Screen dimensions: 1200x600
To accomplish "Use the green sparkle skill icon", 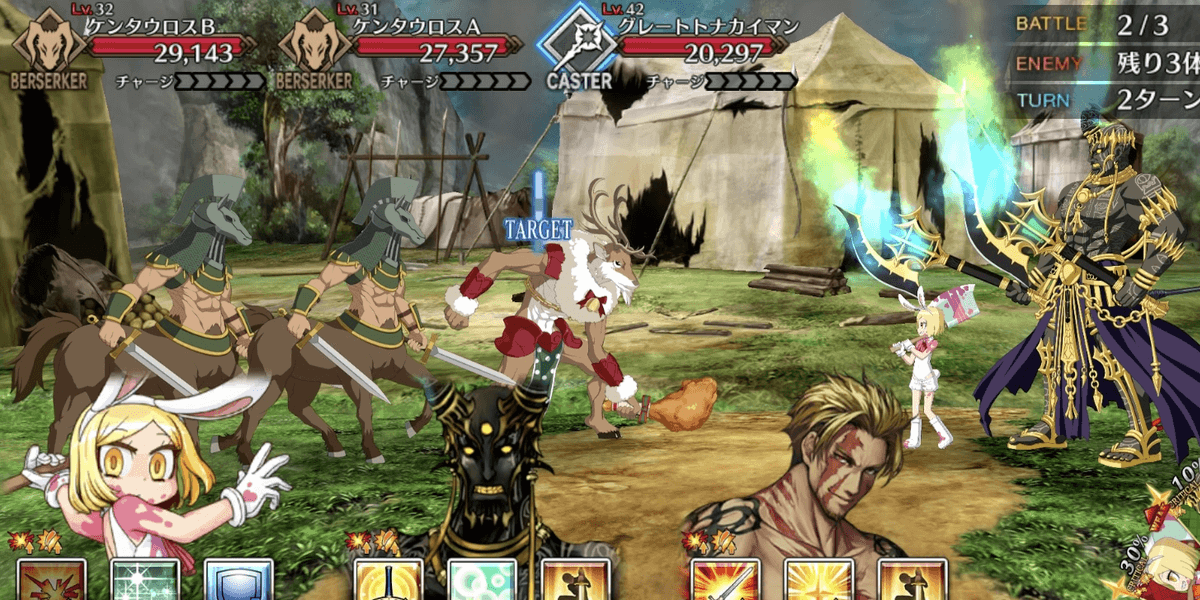I will 145,581.
